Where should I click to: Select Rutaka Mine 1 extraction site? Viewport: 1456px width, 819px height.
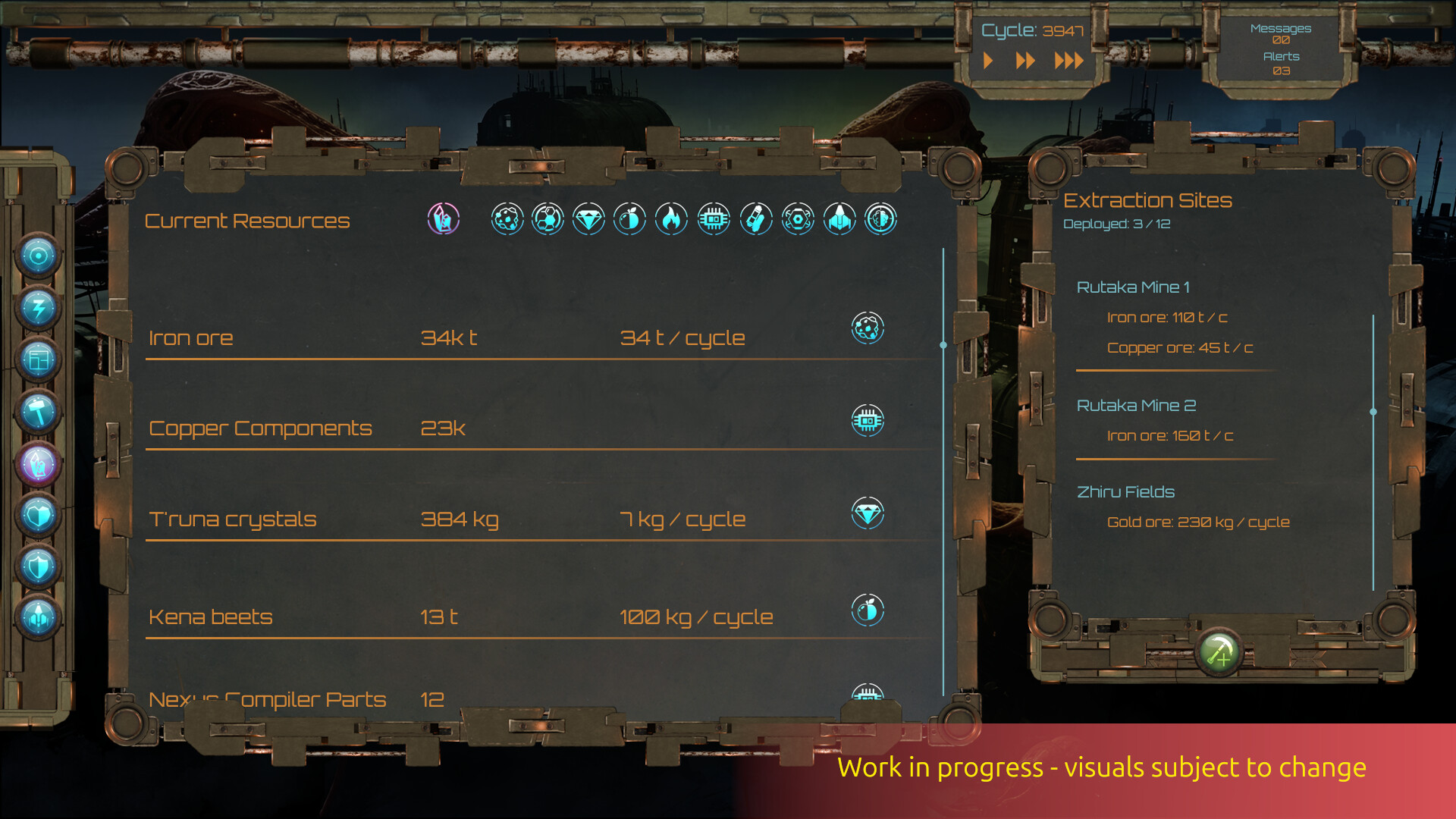pyautogui.click(x=1134, y=287)
